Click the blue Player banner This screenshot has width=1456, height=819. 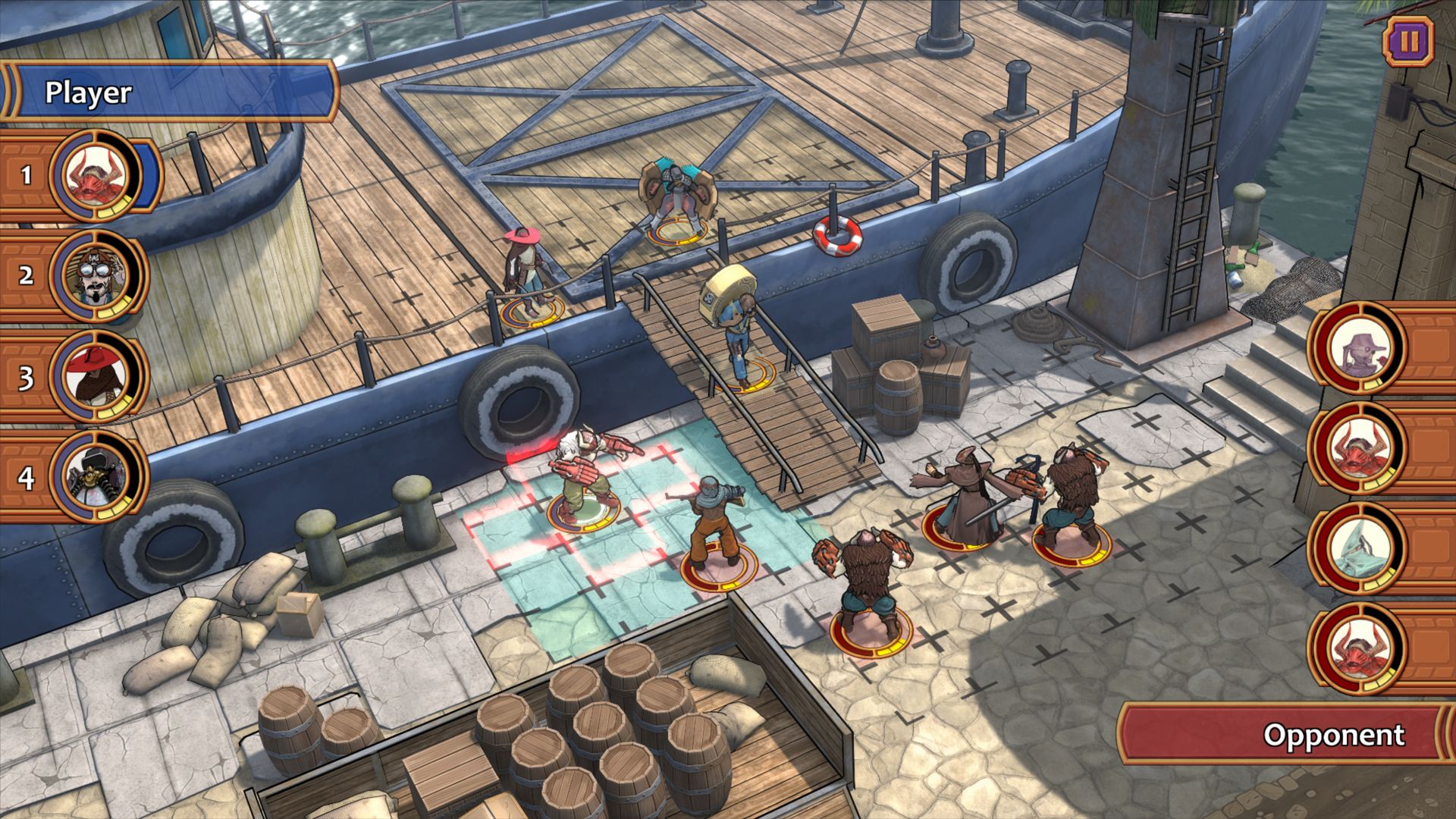tap(171, 93)
